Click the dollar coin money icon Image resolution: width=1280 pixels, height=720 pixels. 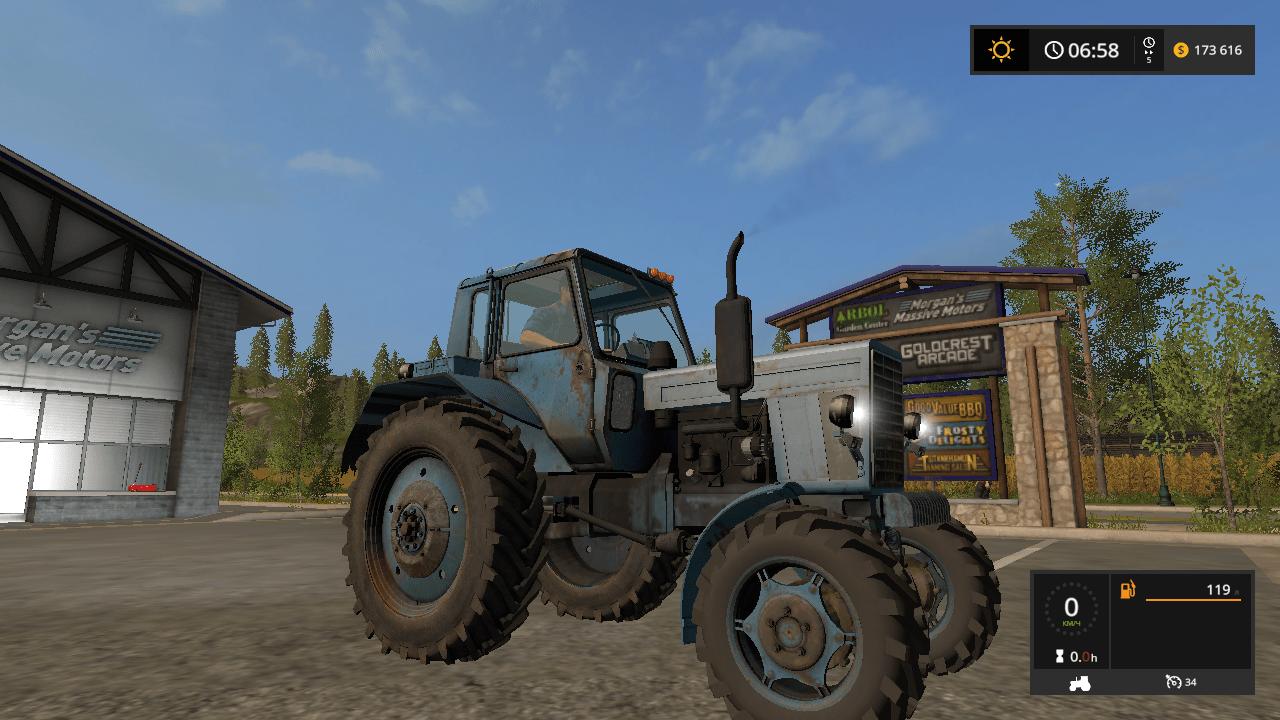[x=1182, y=50]
